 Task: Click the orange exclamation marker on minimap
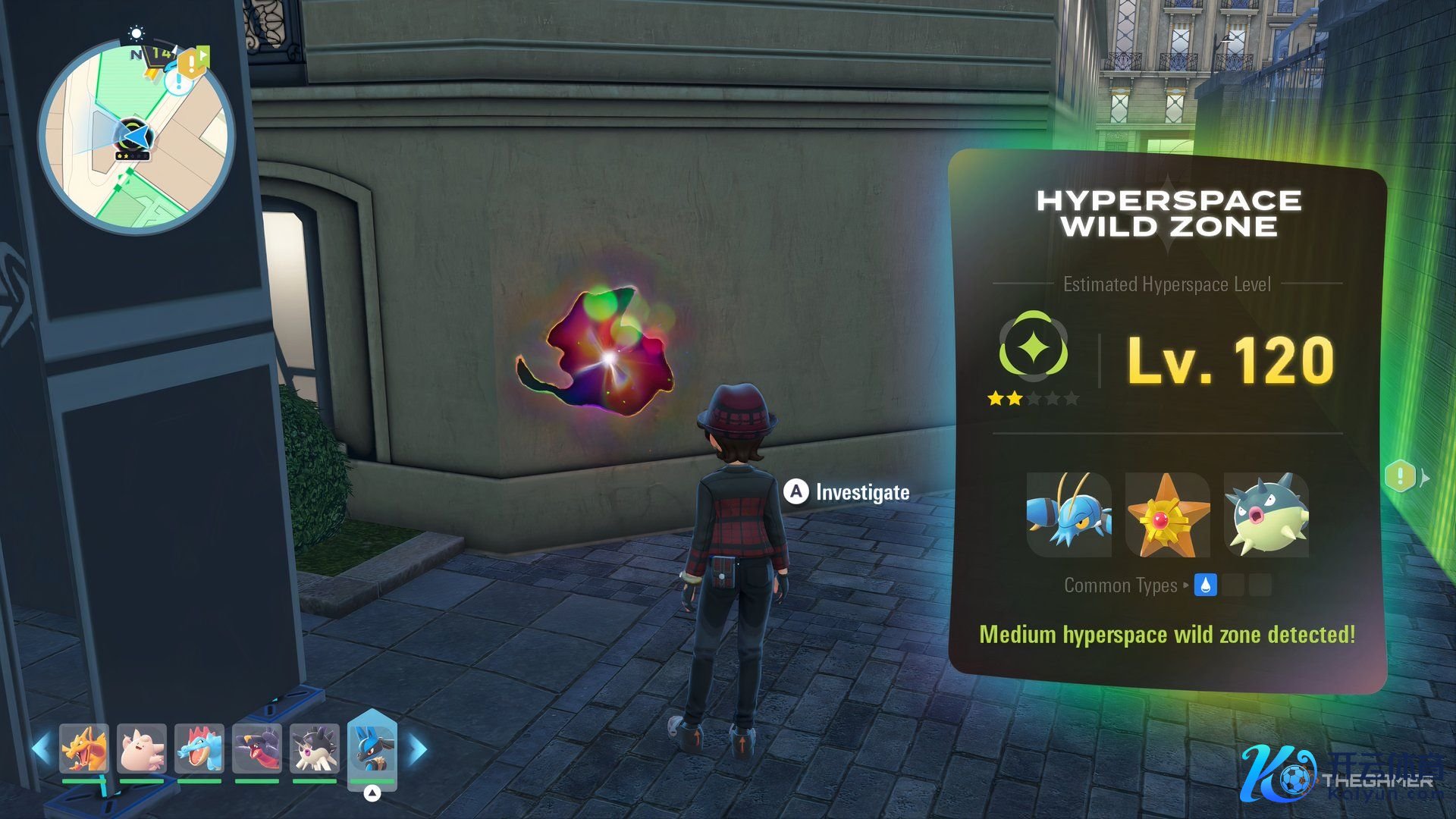[190, 64]
